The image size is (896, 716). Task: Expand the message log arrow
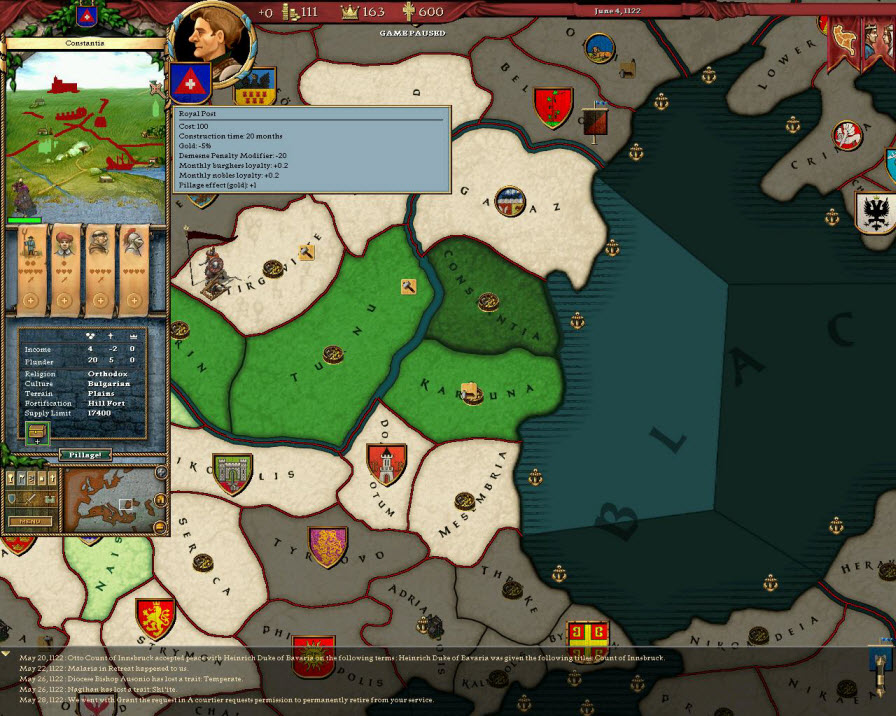pos(6,653)
